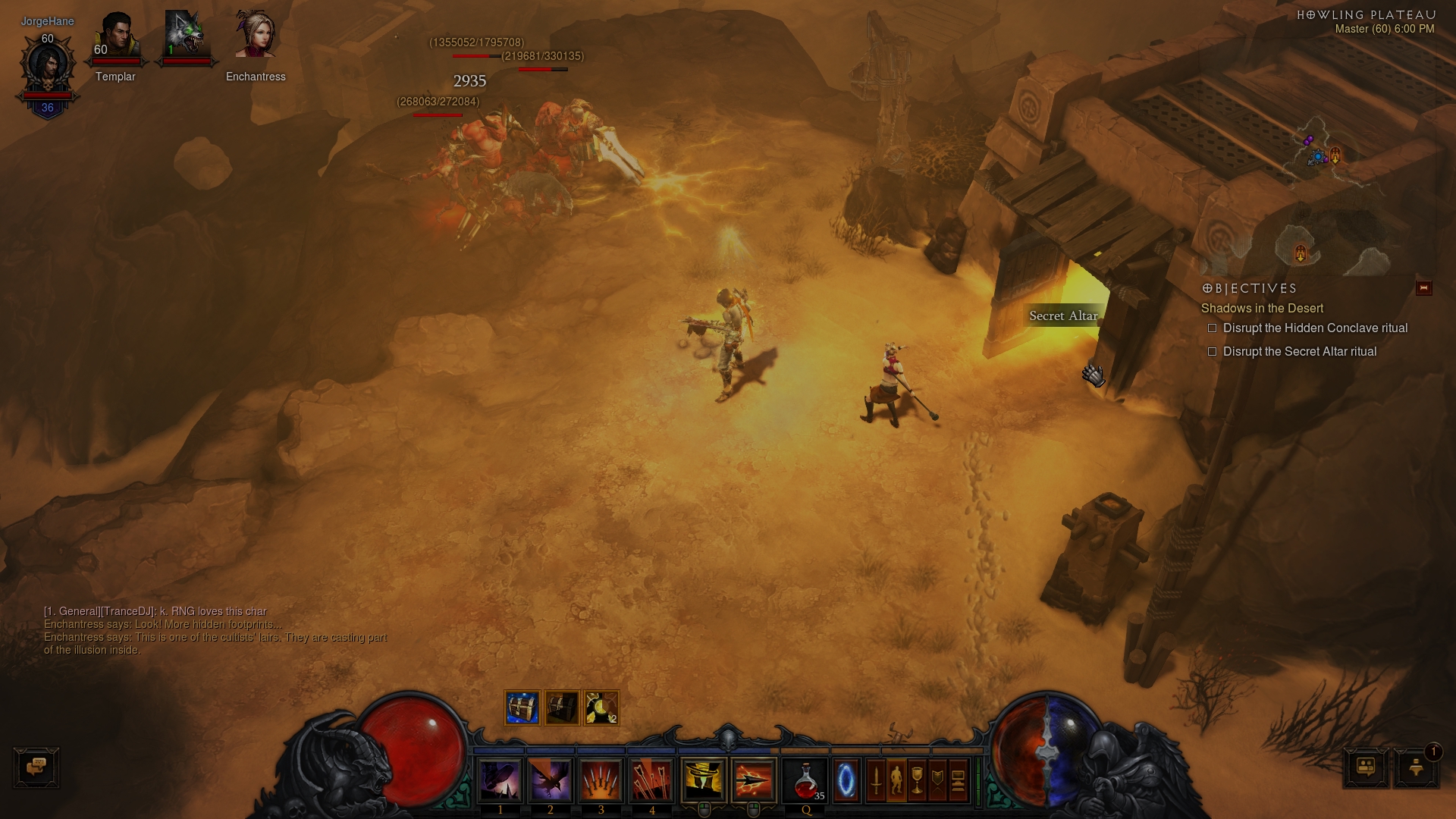Open the game menu computer button
The width and height of the screenshot is (1456, 819).
pos(958,780)
